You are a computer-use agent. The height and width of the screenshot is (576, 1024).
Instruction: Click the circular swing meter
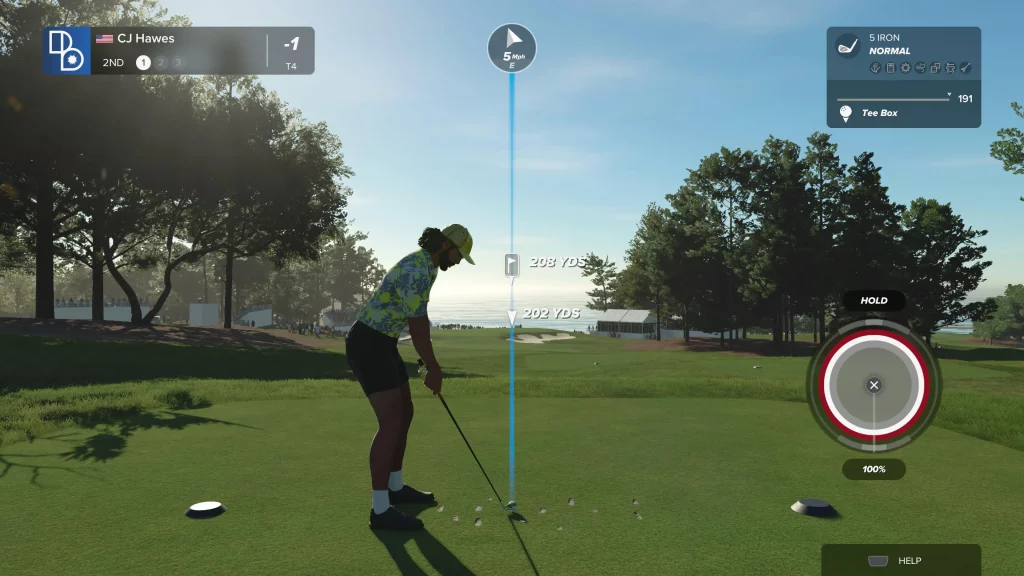[874, 385]
